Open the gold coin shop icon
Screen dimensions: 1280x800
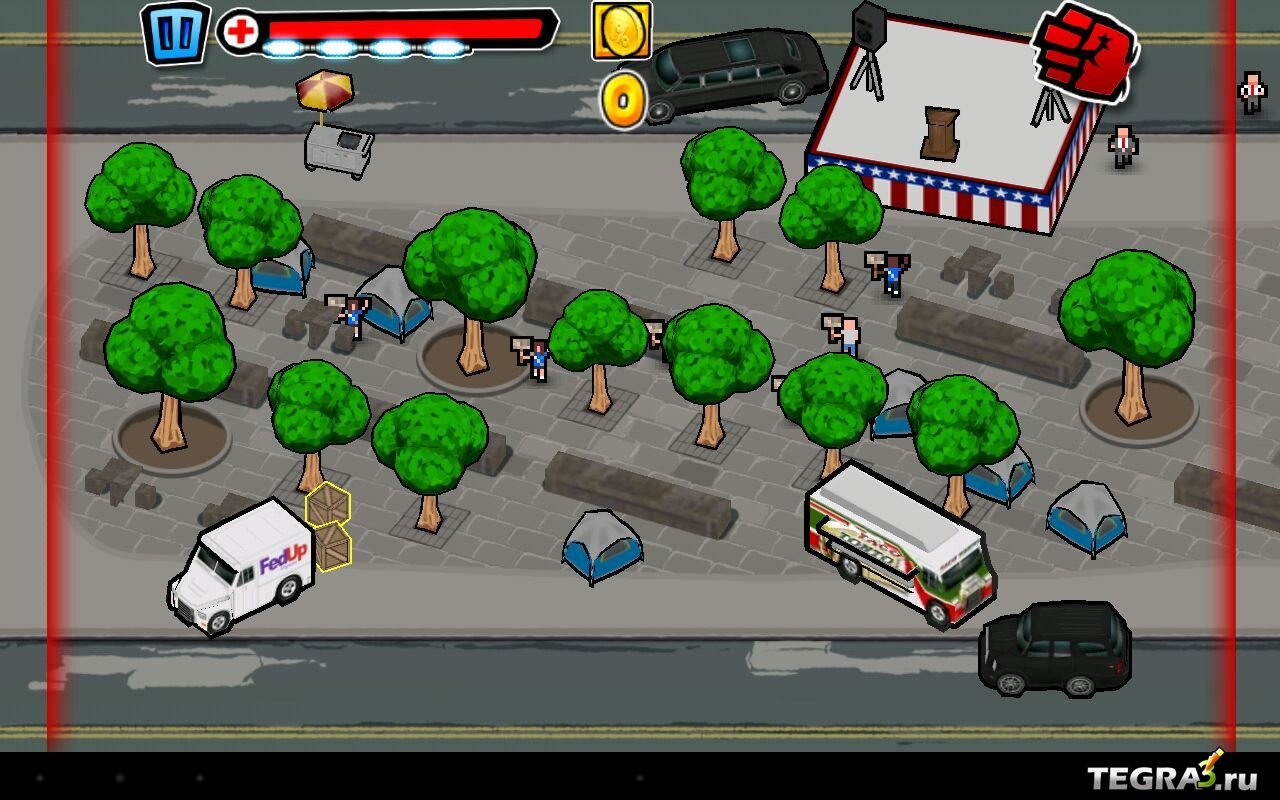[x=621, y=29]
